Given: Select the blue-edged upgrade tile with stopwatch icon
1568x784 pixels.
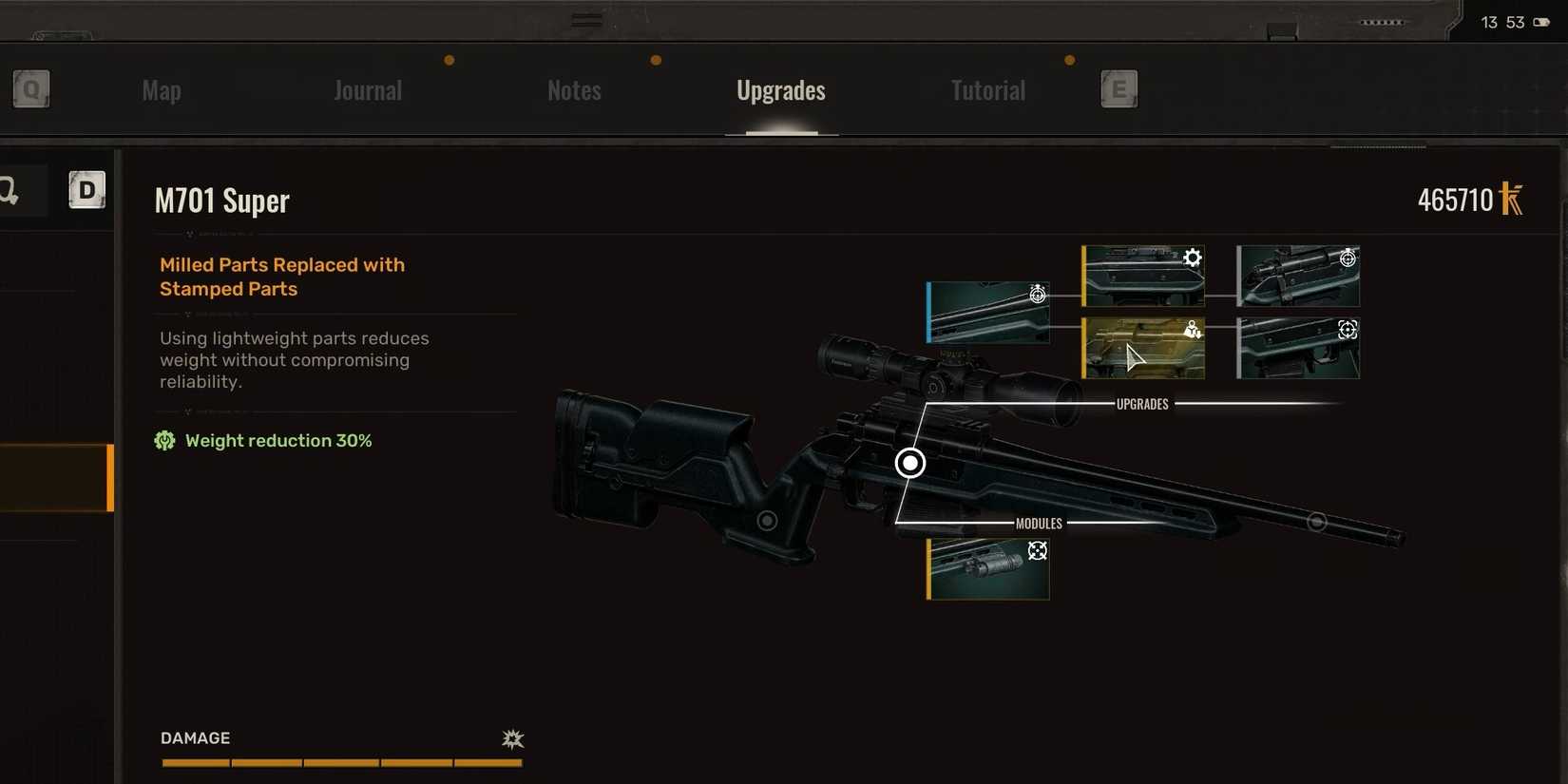Looking at the screenshot, I should point(988,313).
